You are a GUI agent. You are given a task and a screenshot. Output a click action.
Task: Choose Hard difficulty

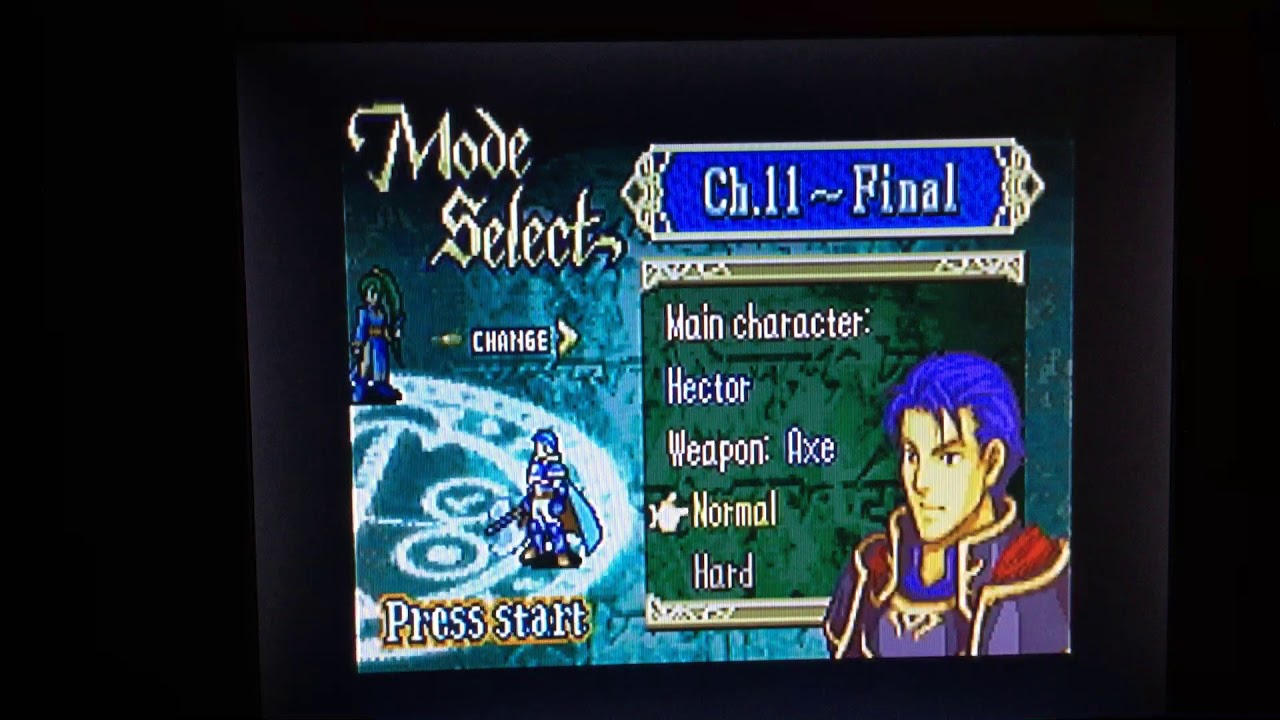click(x=723, y=573)
